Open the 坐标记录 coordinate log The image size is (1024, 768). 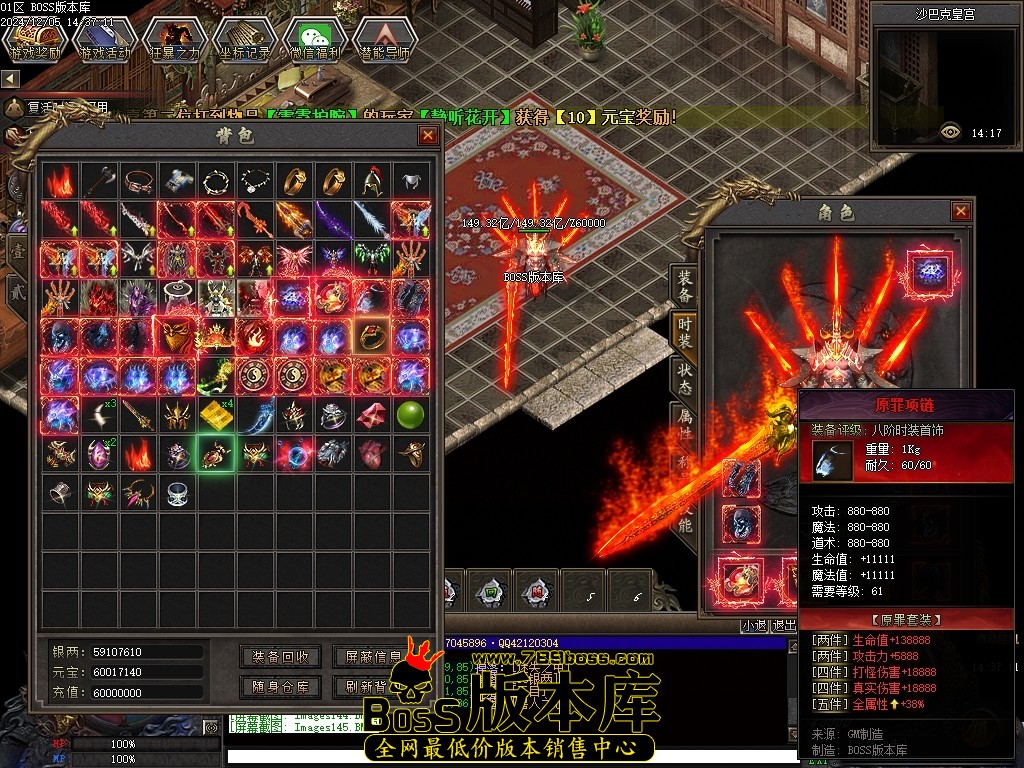[x=245, y=40]
